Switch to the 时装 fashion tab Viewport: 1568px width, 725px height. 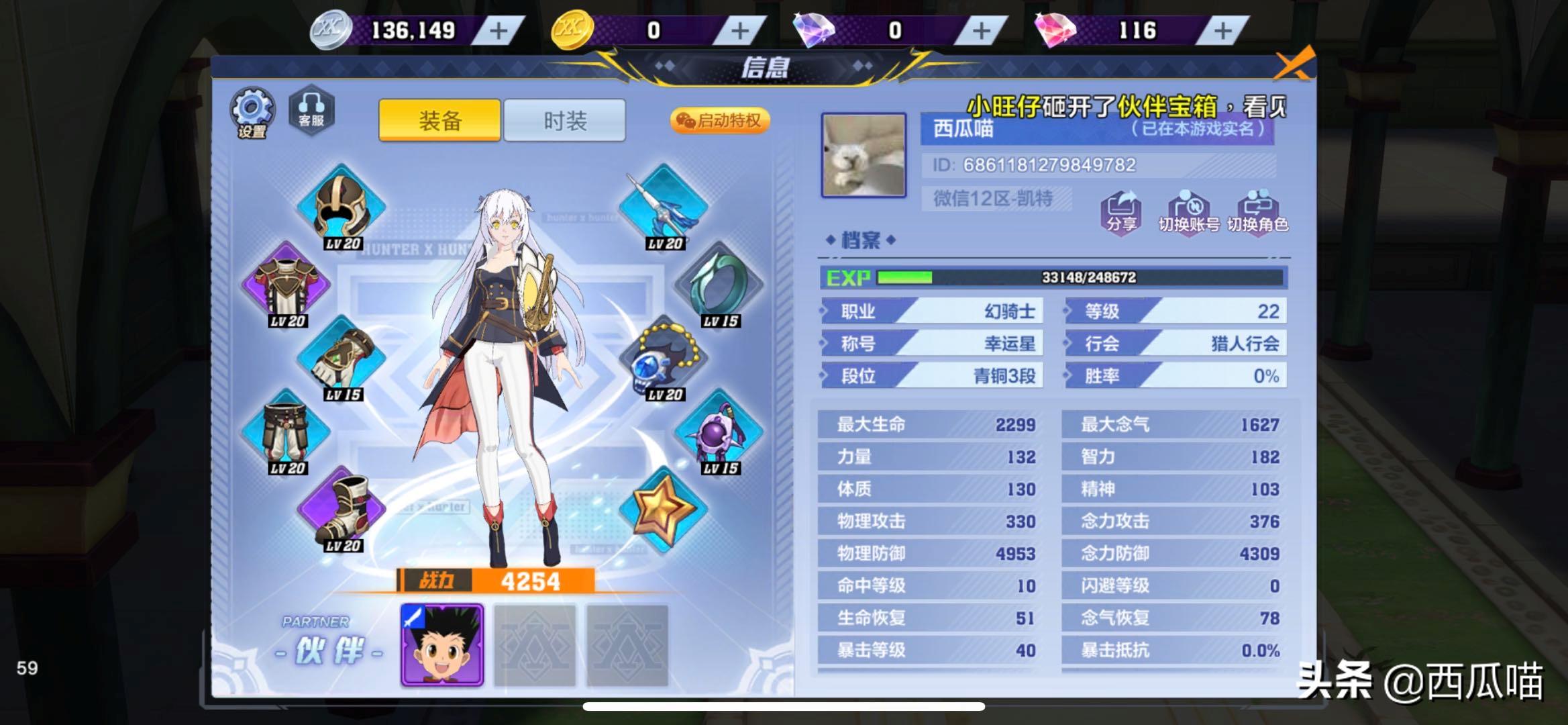(x=564, y=119)
